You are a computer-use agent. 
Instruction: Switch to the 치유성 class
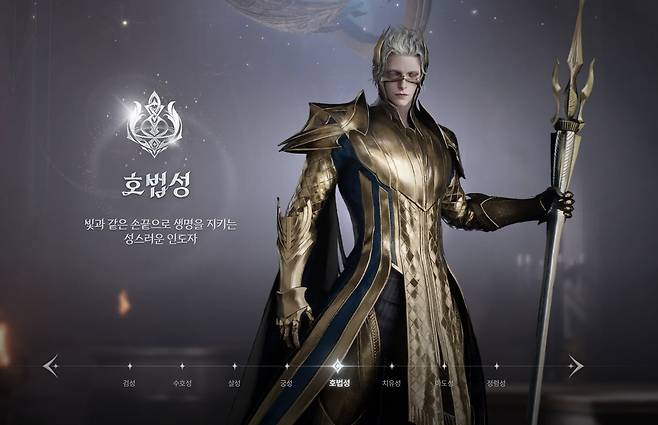tap(391, 383)
